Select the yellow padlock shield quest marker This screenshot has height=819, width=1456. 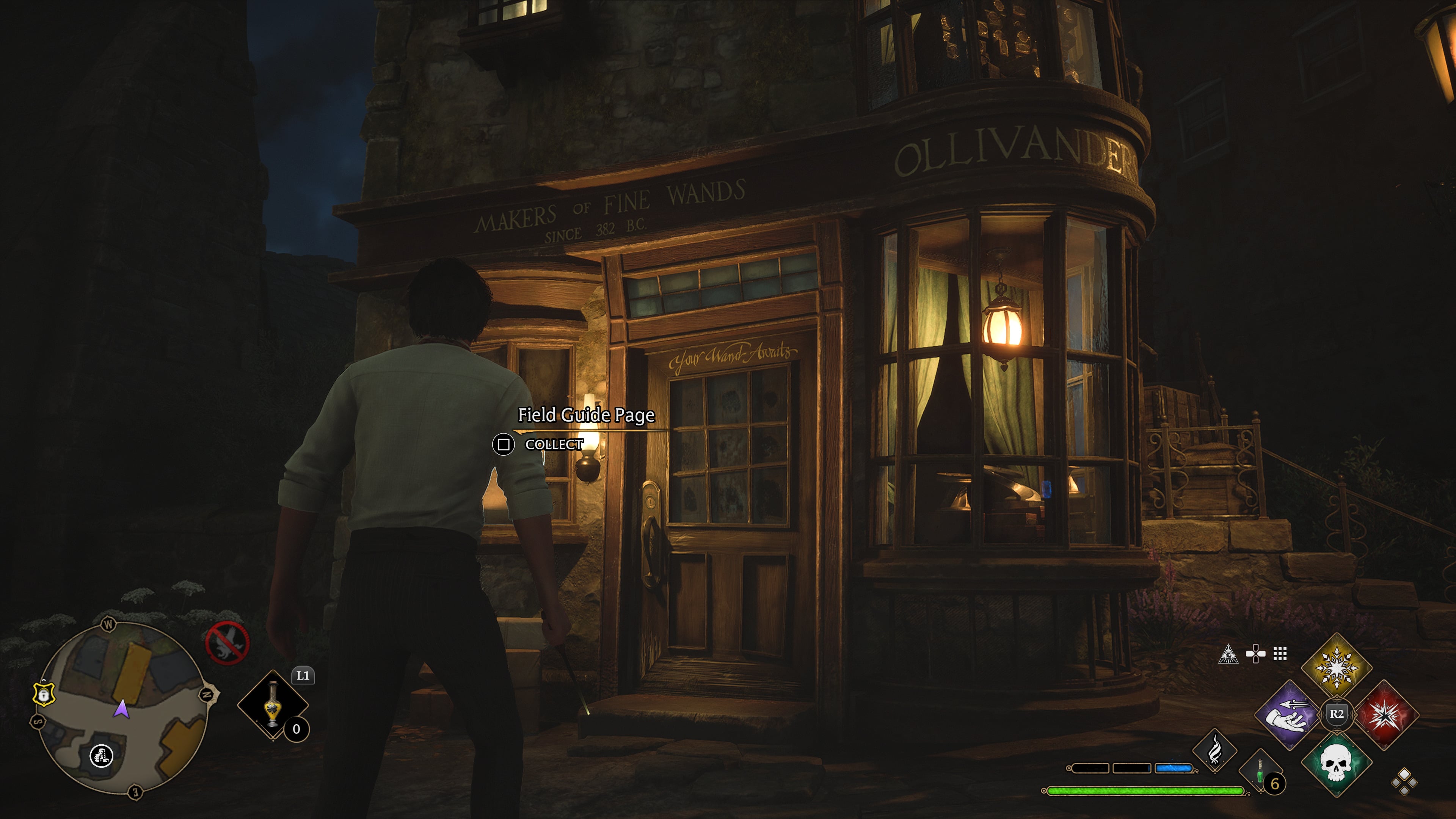[44, 693]
